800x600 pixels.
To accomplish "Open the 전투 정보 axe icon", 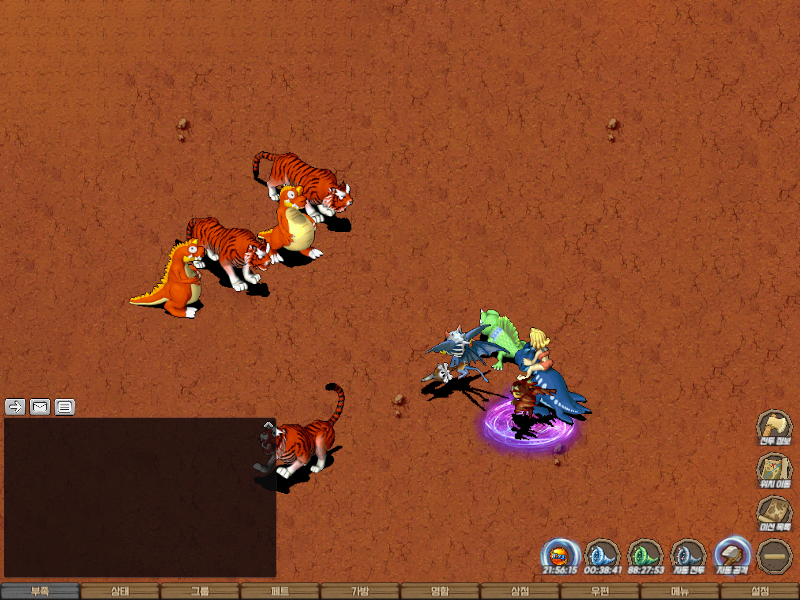I will click(x=774, y=426).
